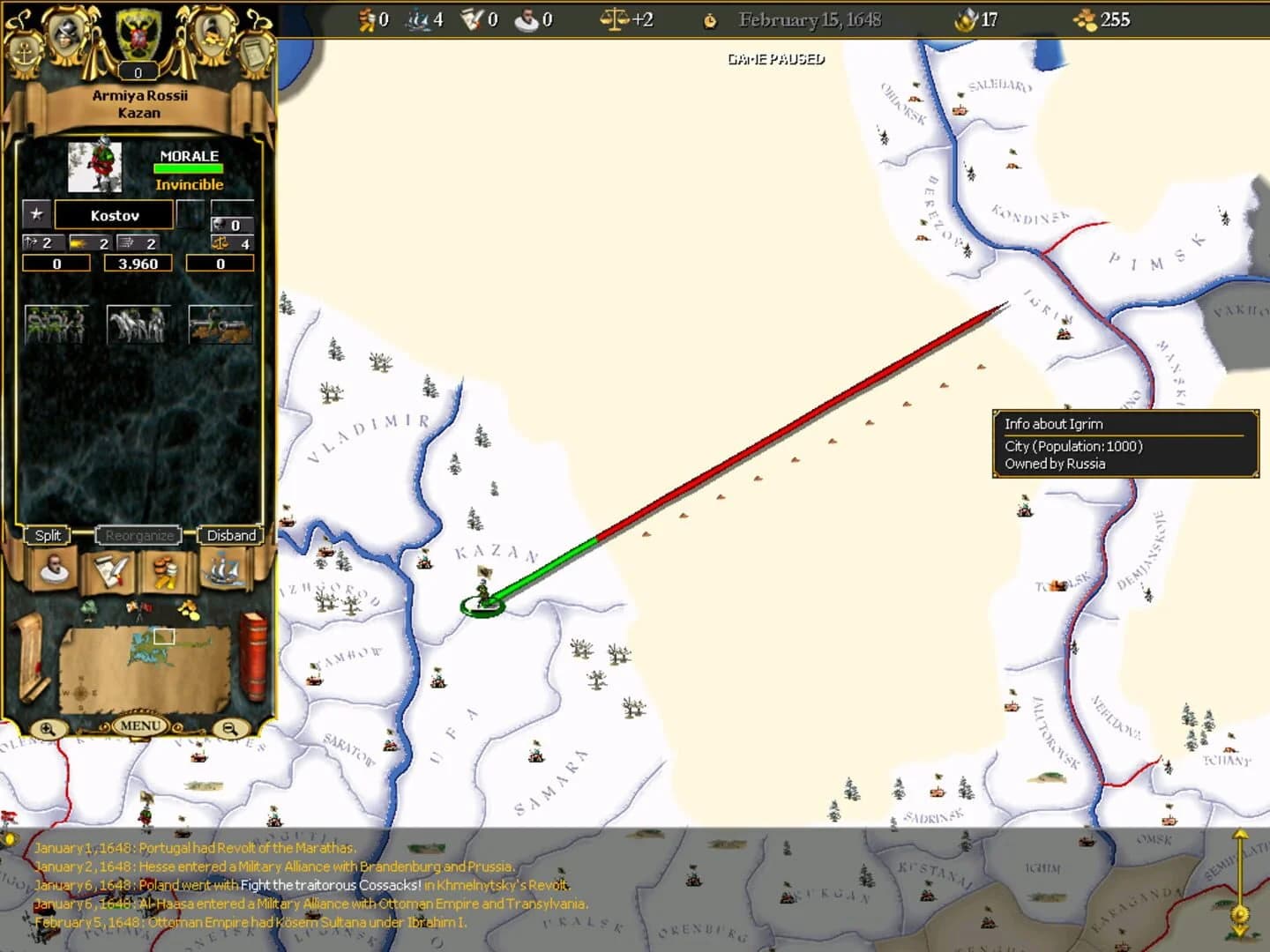Click the quill and scroll icon
Image resolution: width=1270 pixels, height=952 pixels.
(x=108, y=571)
